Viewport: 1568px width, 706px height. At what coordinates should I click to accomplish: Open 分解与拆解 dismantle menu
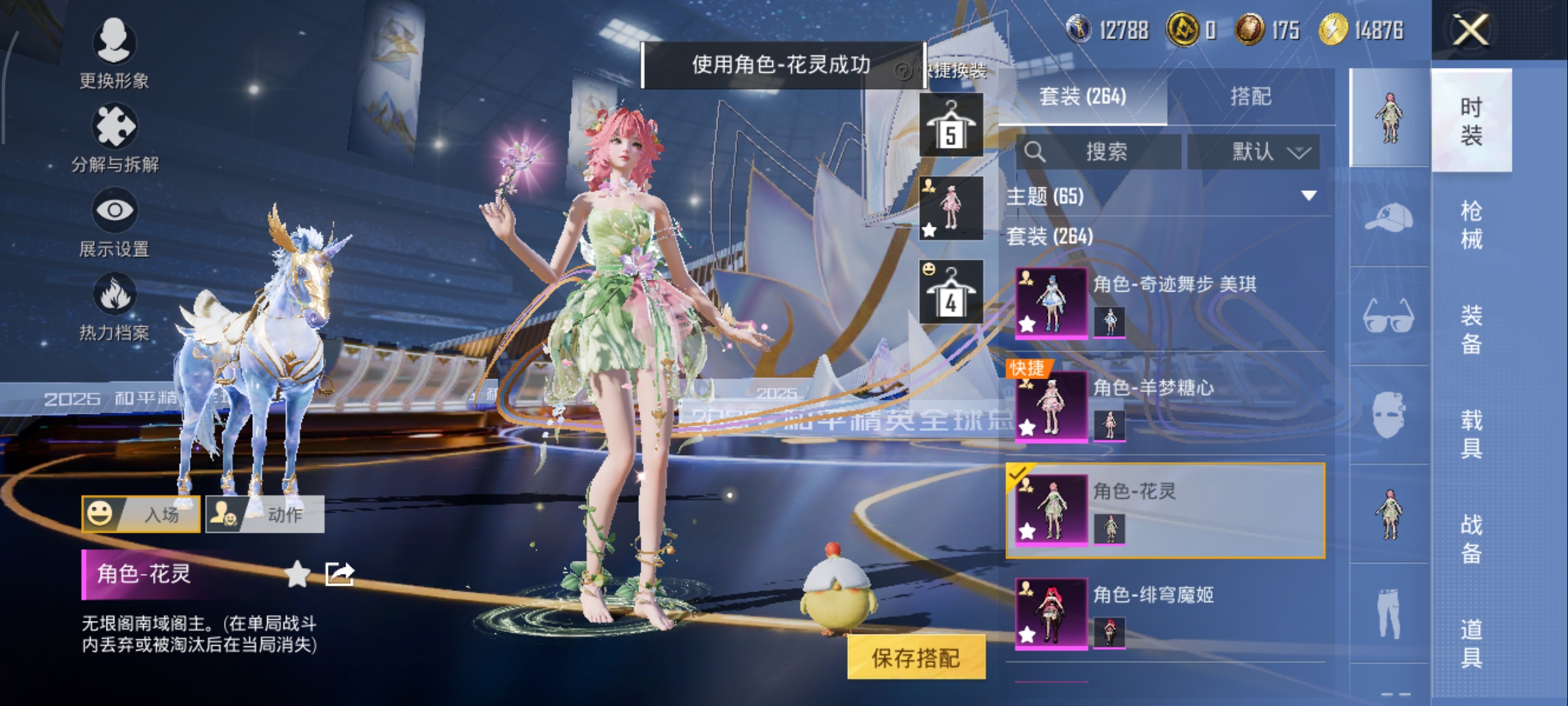point(114,139)
